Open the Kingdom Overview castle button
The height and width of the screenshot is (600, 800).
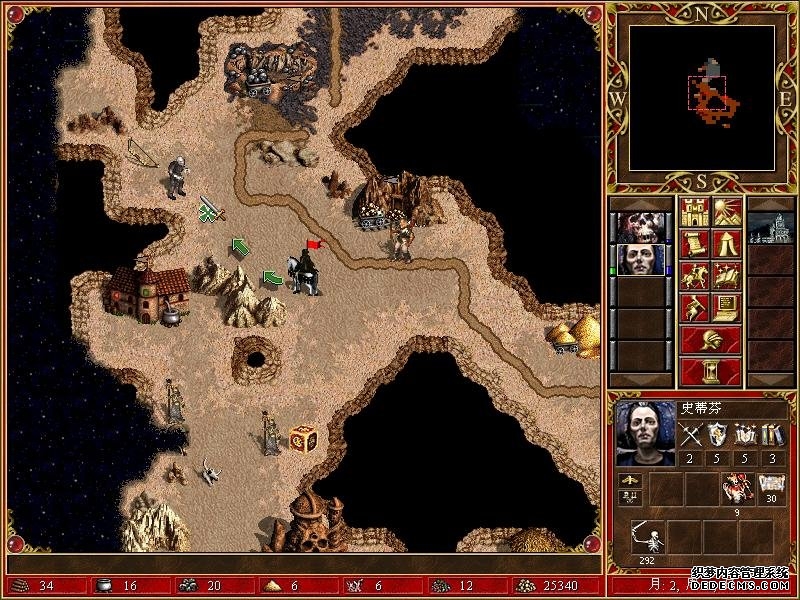695,212
